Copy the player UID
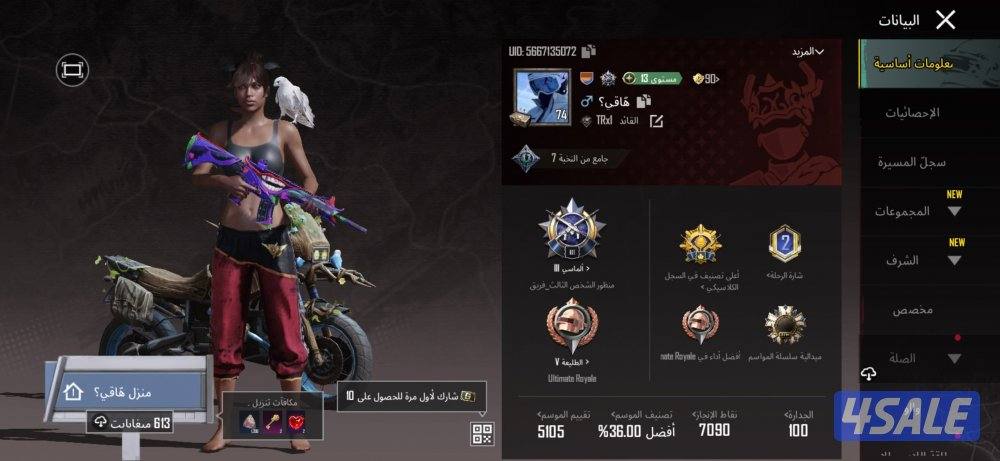The width and height of the screenshot is (1000, 461). pyautogui.click(x=589, y=51)
